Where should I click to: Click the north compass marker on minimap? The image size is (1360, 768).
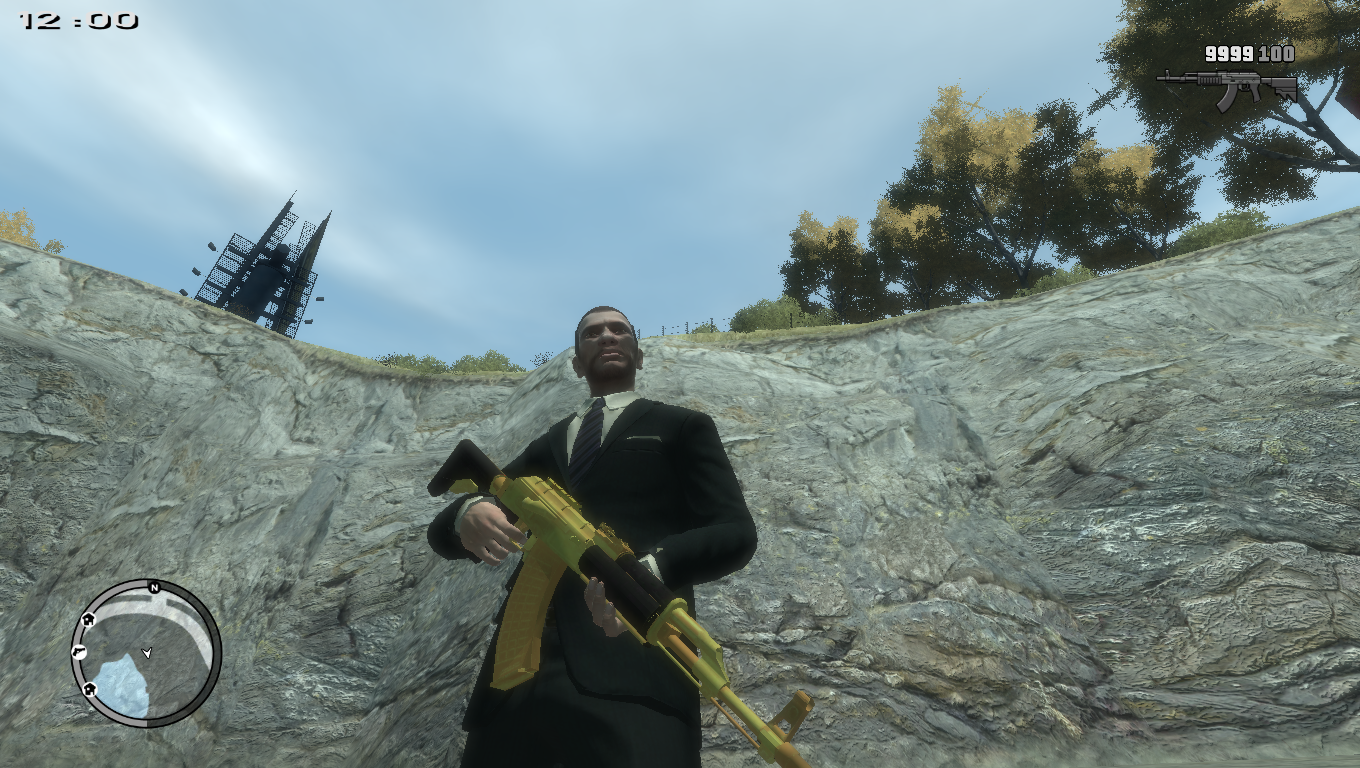click(x=154, y=587)
